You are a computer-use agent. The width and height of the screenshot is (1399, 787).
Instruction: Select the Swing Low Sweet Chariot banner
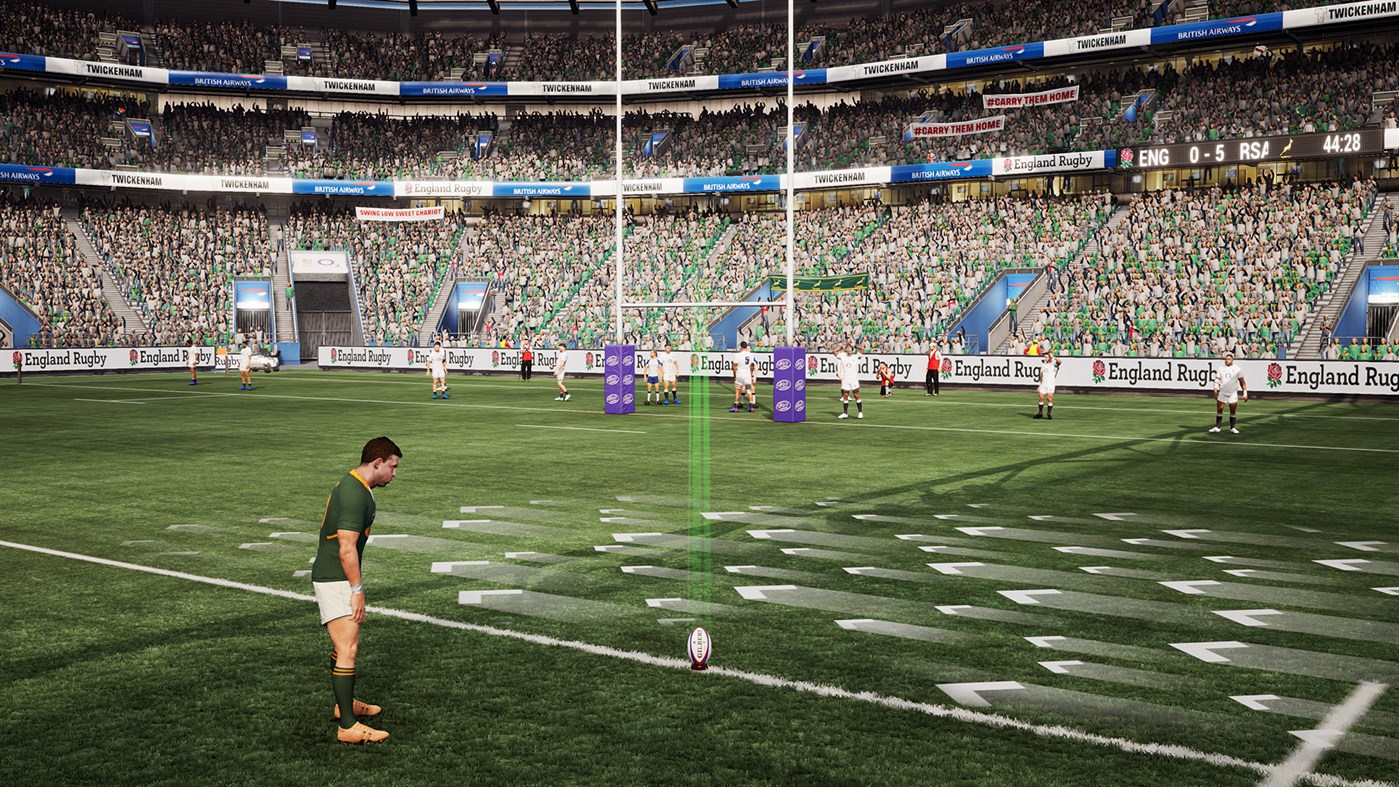(398, 212)
